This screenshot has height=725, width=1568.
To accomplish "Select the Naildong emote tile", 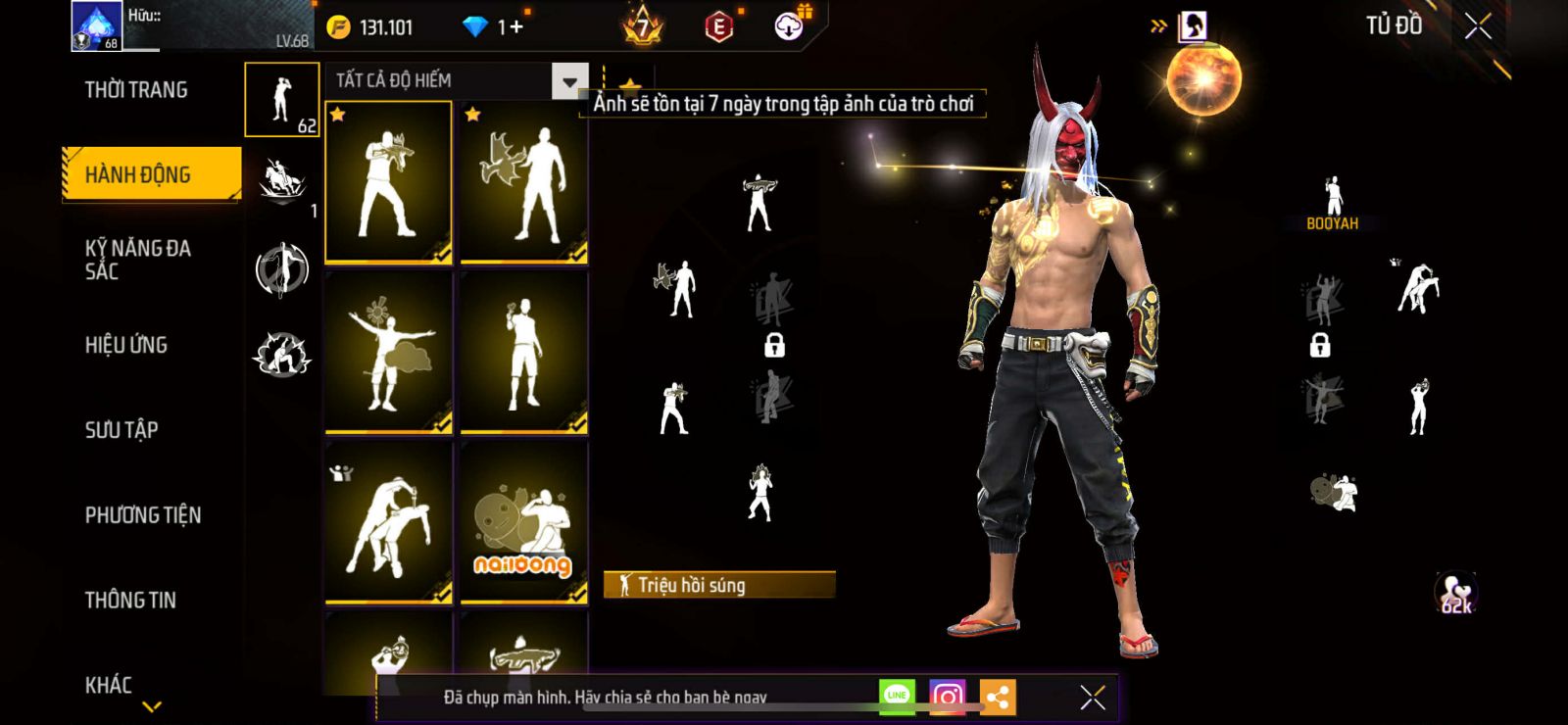I will [523, 522].
